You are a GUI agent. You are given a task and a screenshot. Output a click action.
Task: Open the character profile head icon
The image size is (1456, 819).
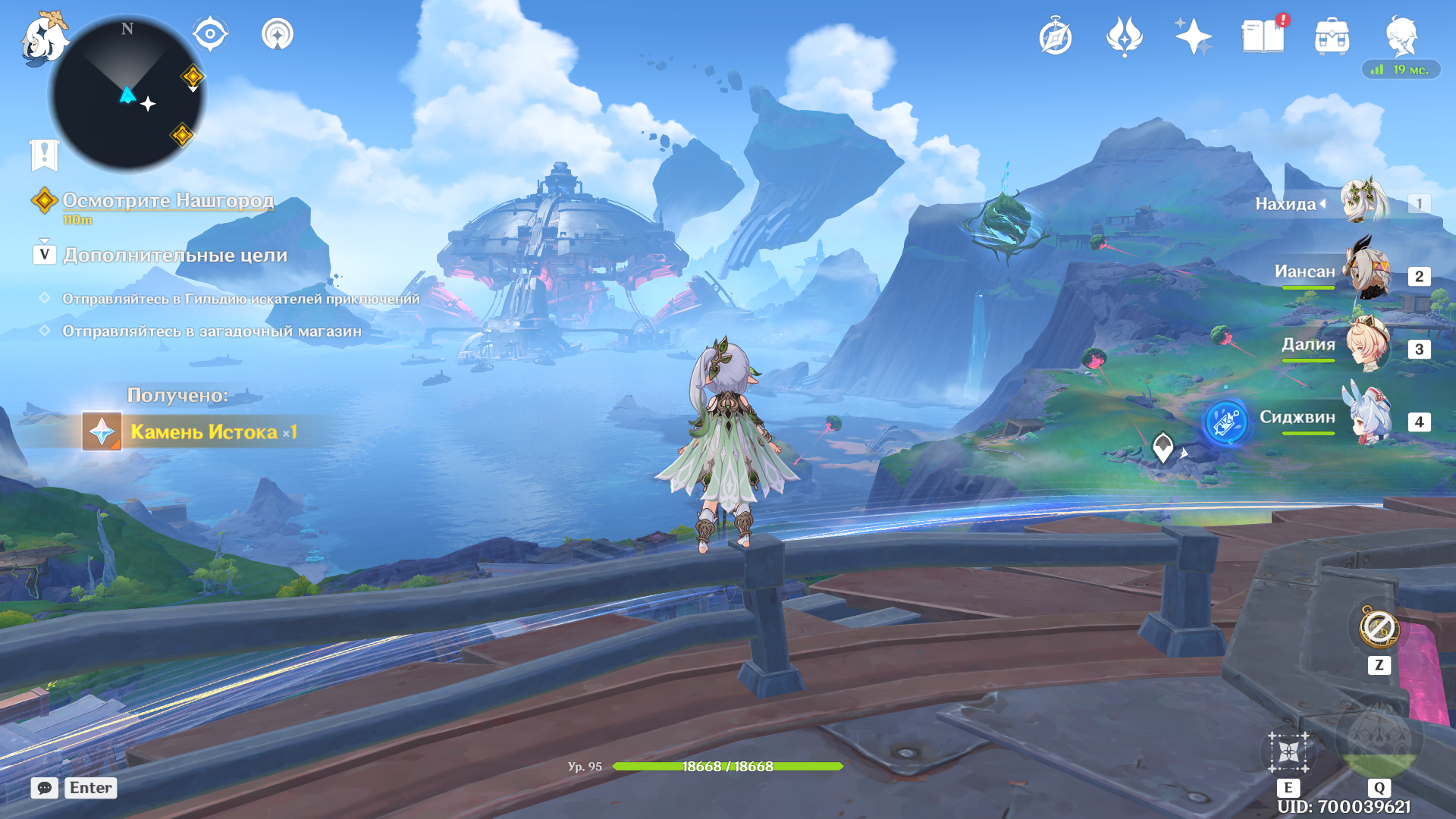click(1401, 36)
